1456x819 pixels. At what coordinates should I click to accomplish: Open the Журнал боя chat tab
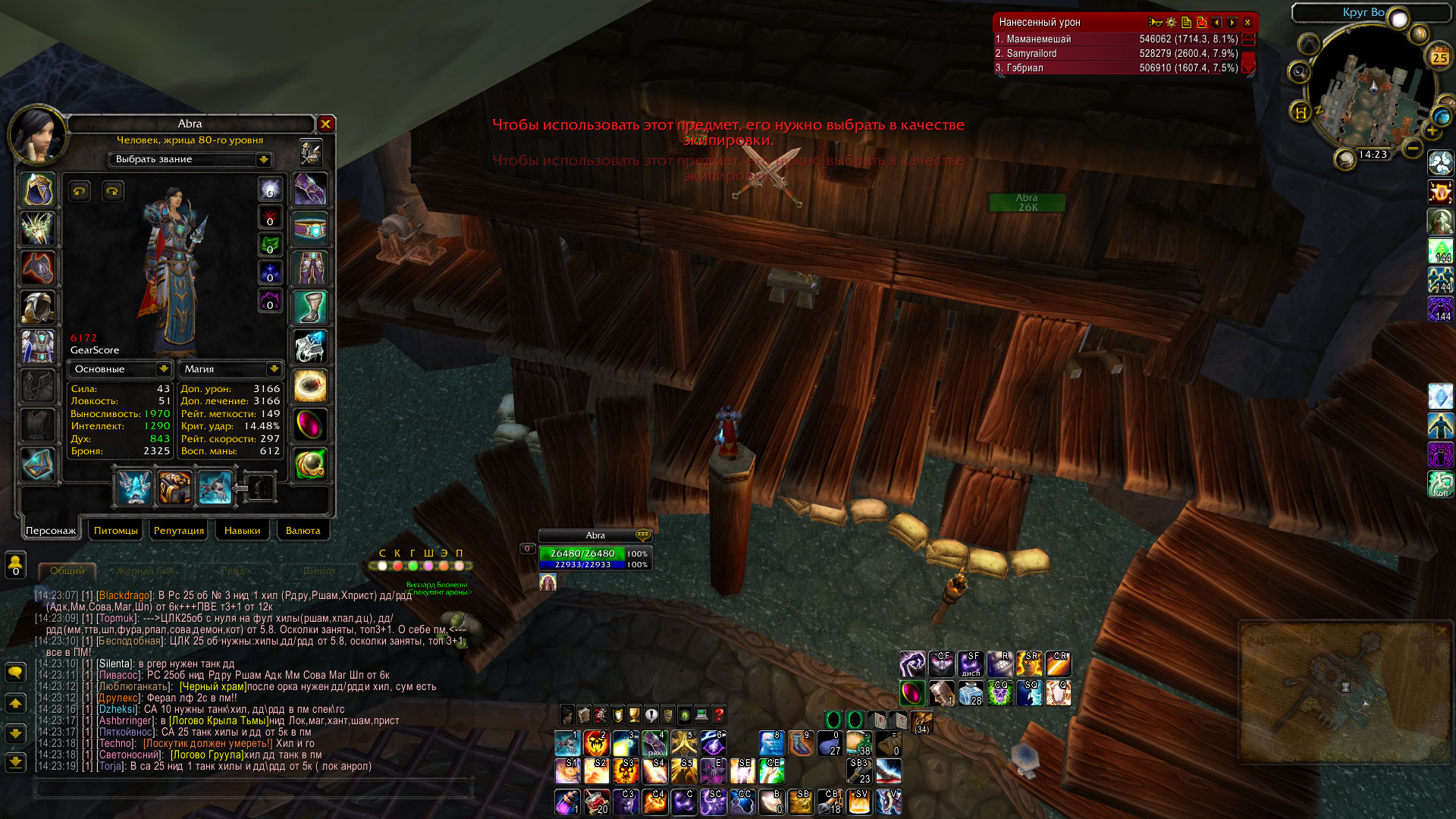point(145,570)
